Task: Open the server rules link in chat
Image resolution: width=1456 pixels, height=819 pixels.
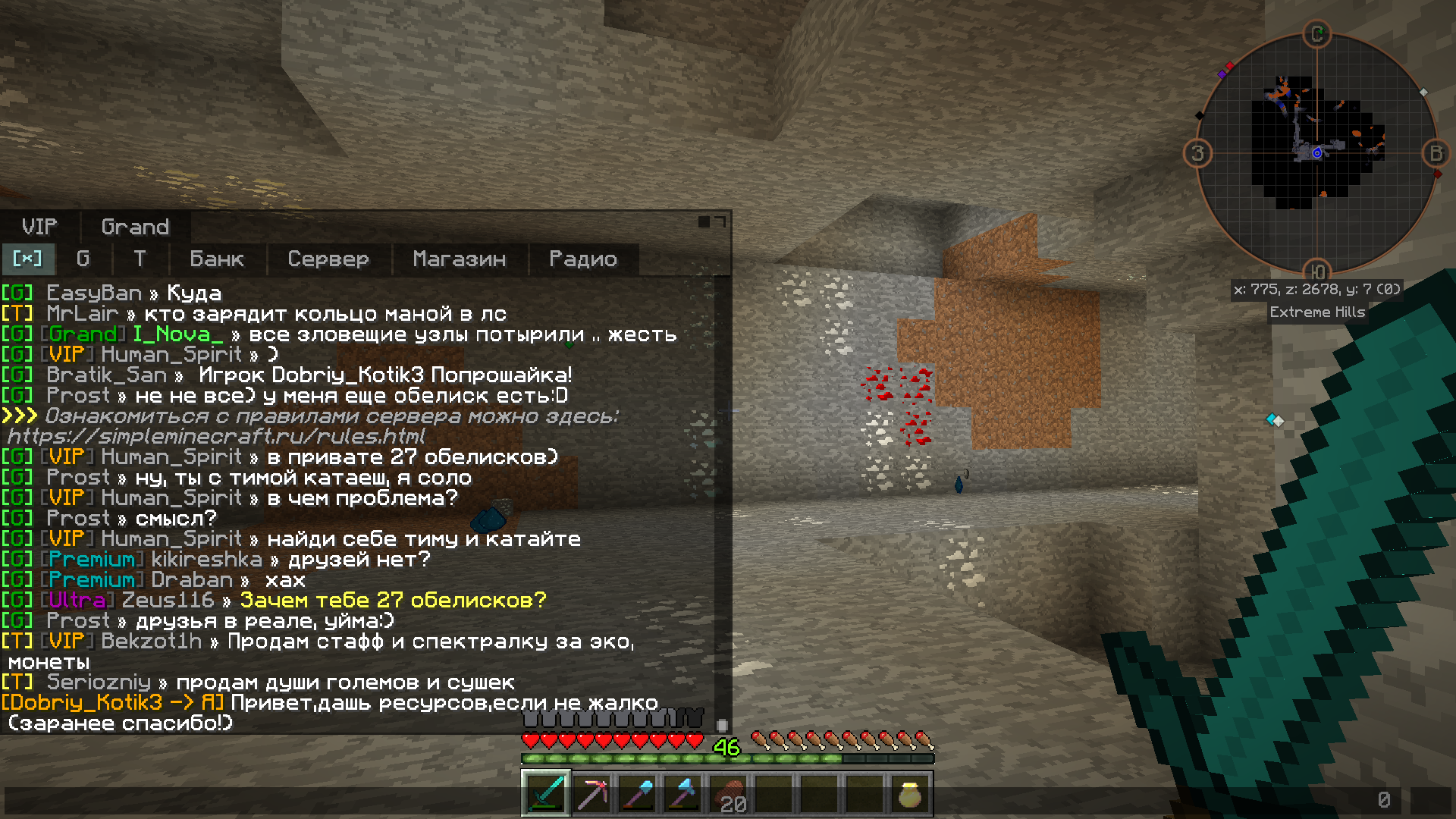Action: [x=216, y=436]
